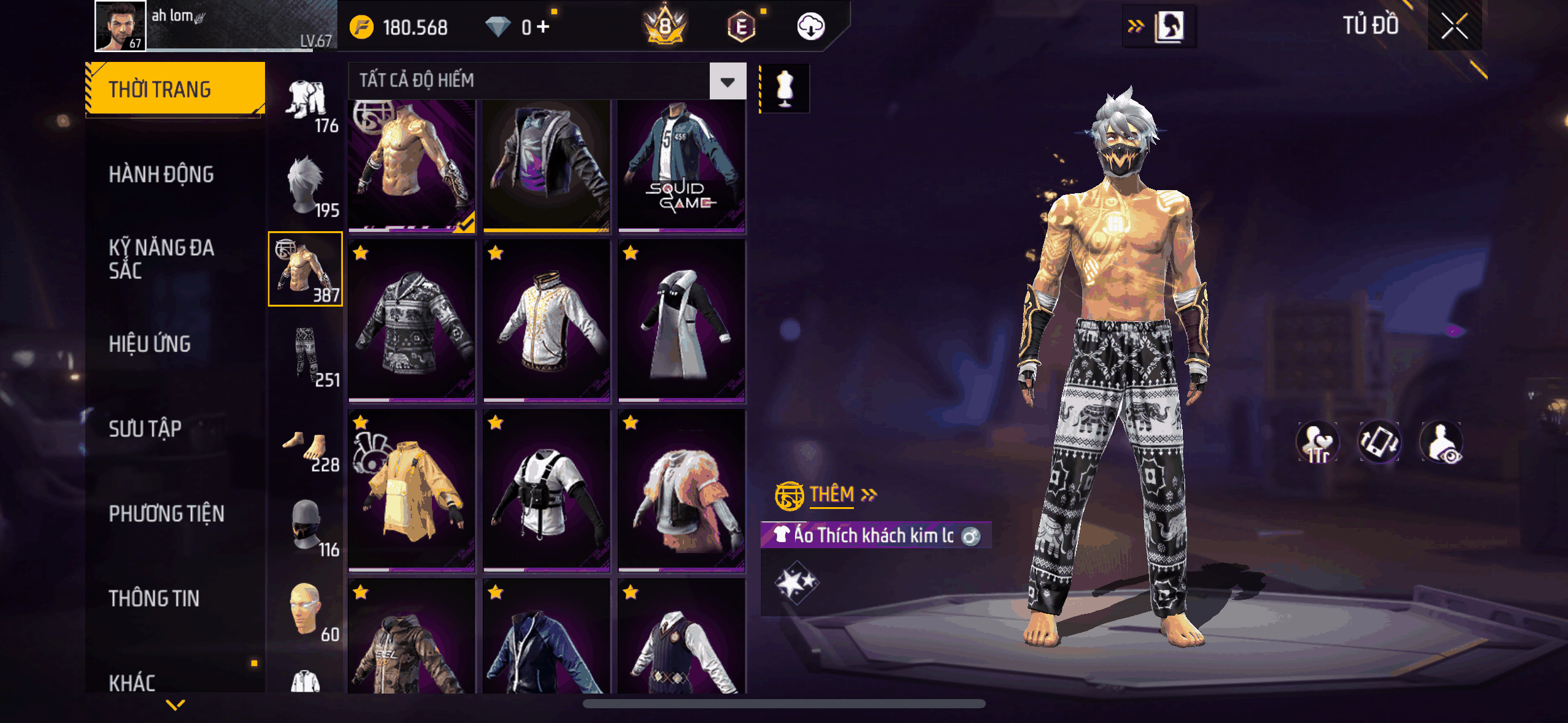1568x723 pixels.
Task: Open the mask category showing 116
Action: coord(306,526)
